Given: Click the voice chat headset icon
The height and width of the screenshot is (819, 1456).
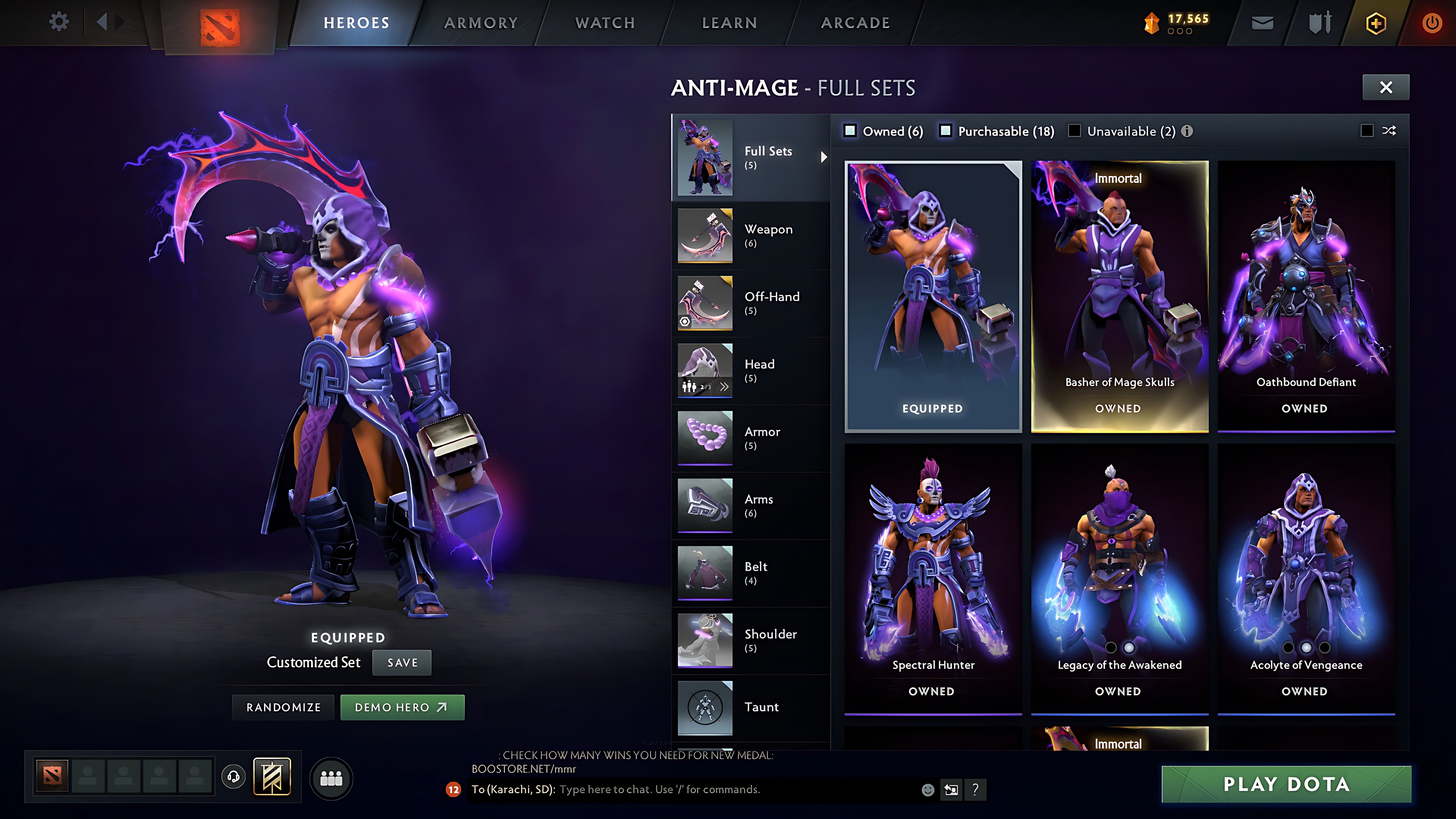Looking at the screenshot, I should 233,776.
